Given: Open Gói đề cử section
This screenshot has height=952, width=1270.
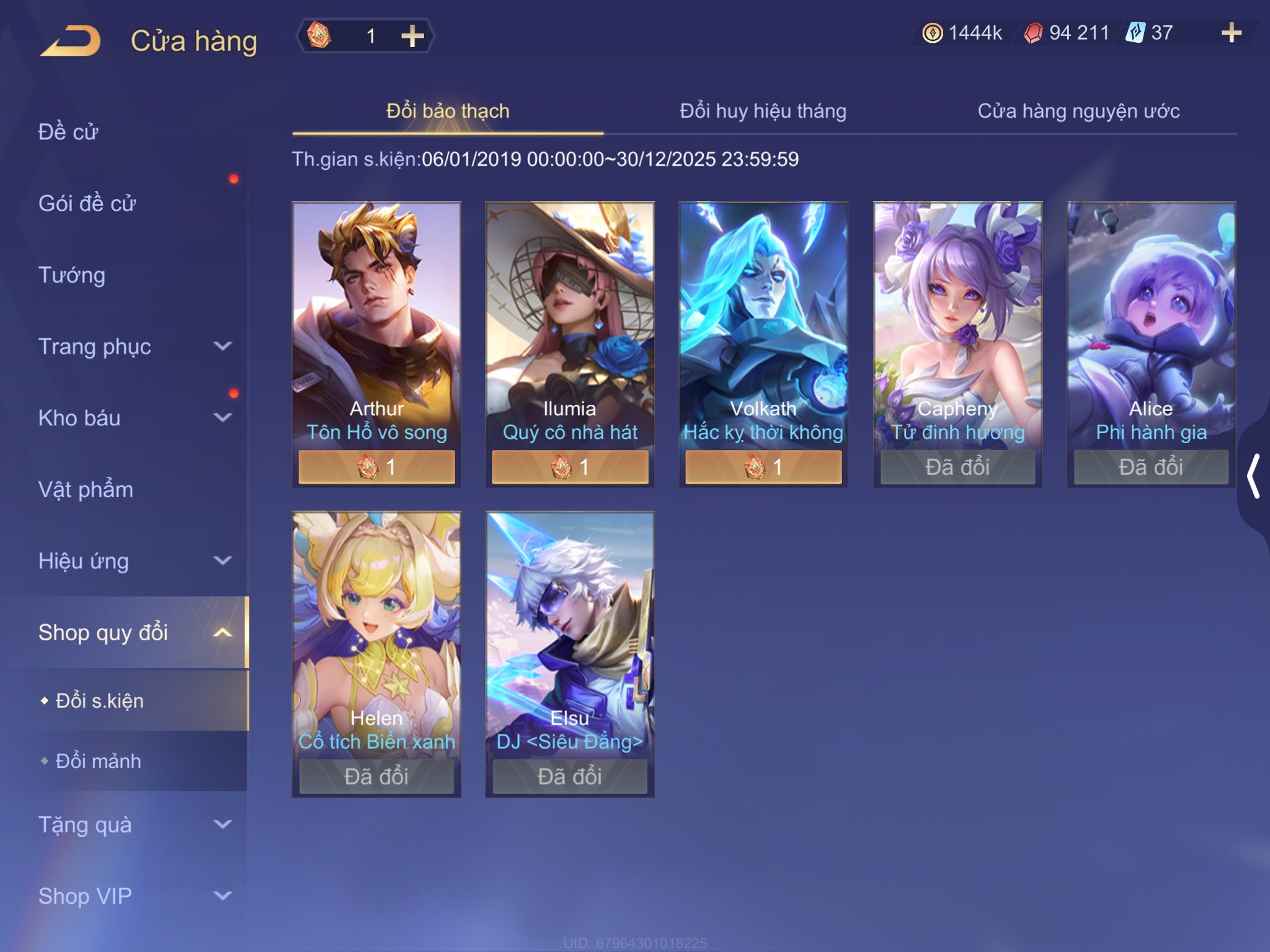Looking at the screenshot, I should click(x=87, y=203).
